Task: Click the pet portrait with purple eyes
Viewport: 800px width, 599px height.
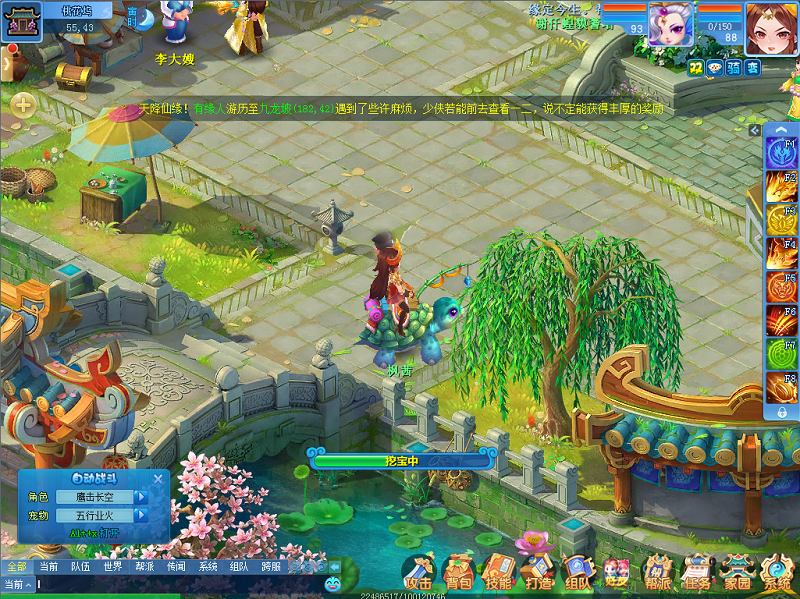Action: [x=670, y=23]
